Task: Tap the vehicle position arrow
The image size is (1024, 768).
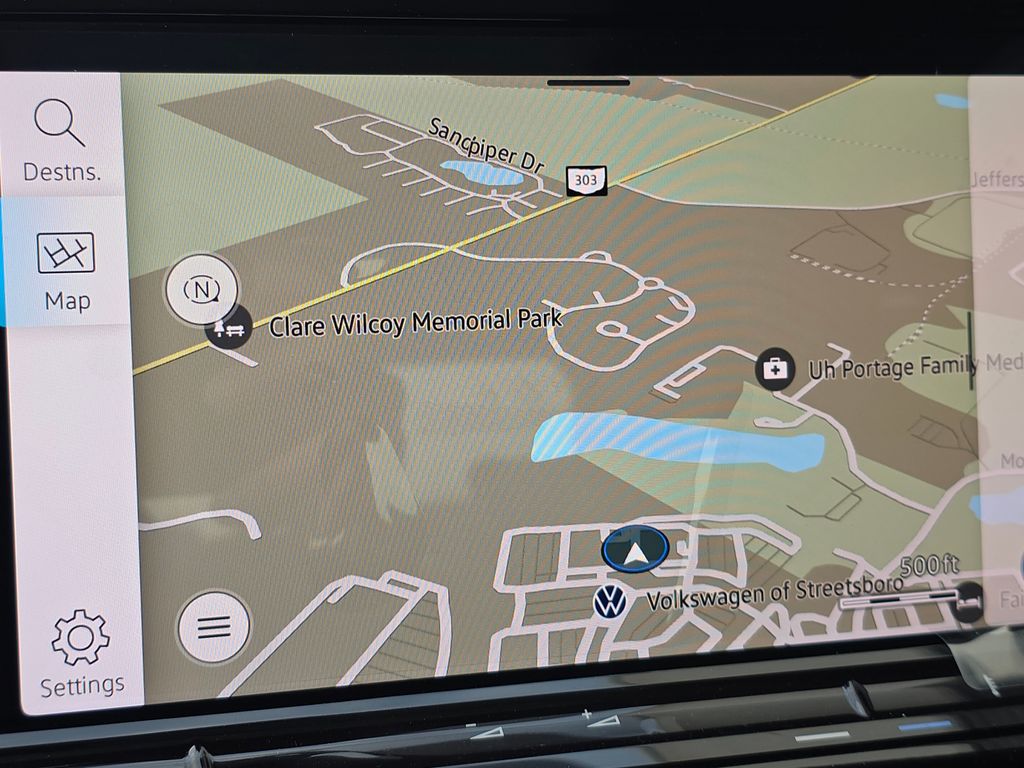Action: [635, 551]
